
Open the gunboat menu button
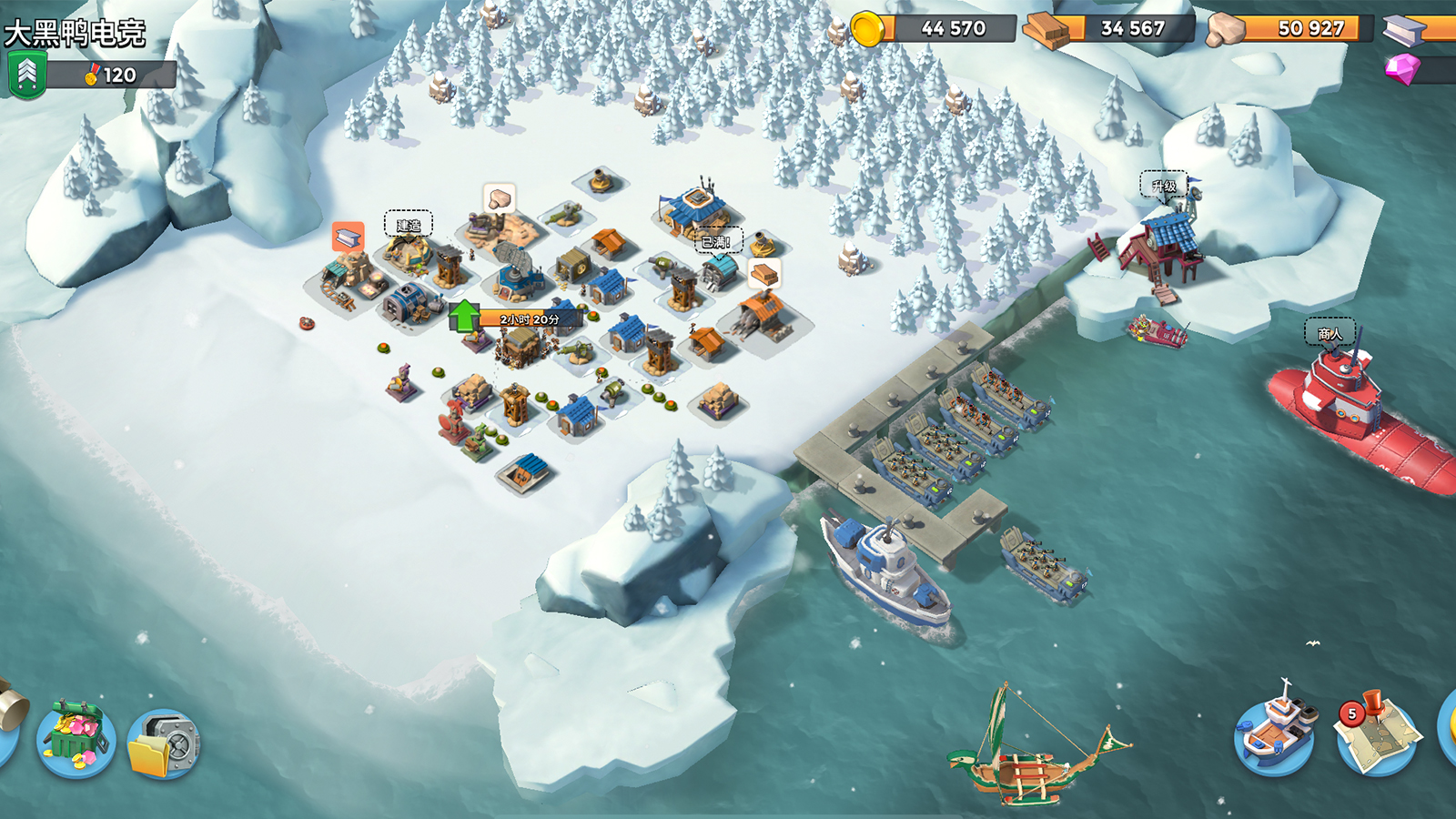1276,733
